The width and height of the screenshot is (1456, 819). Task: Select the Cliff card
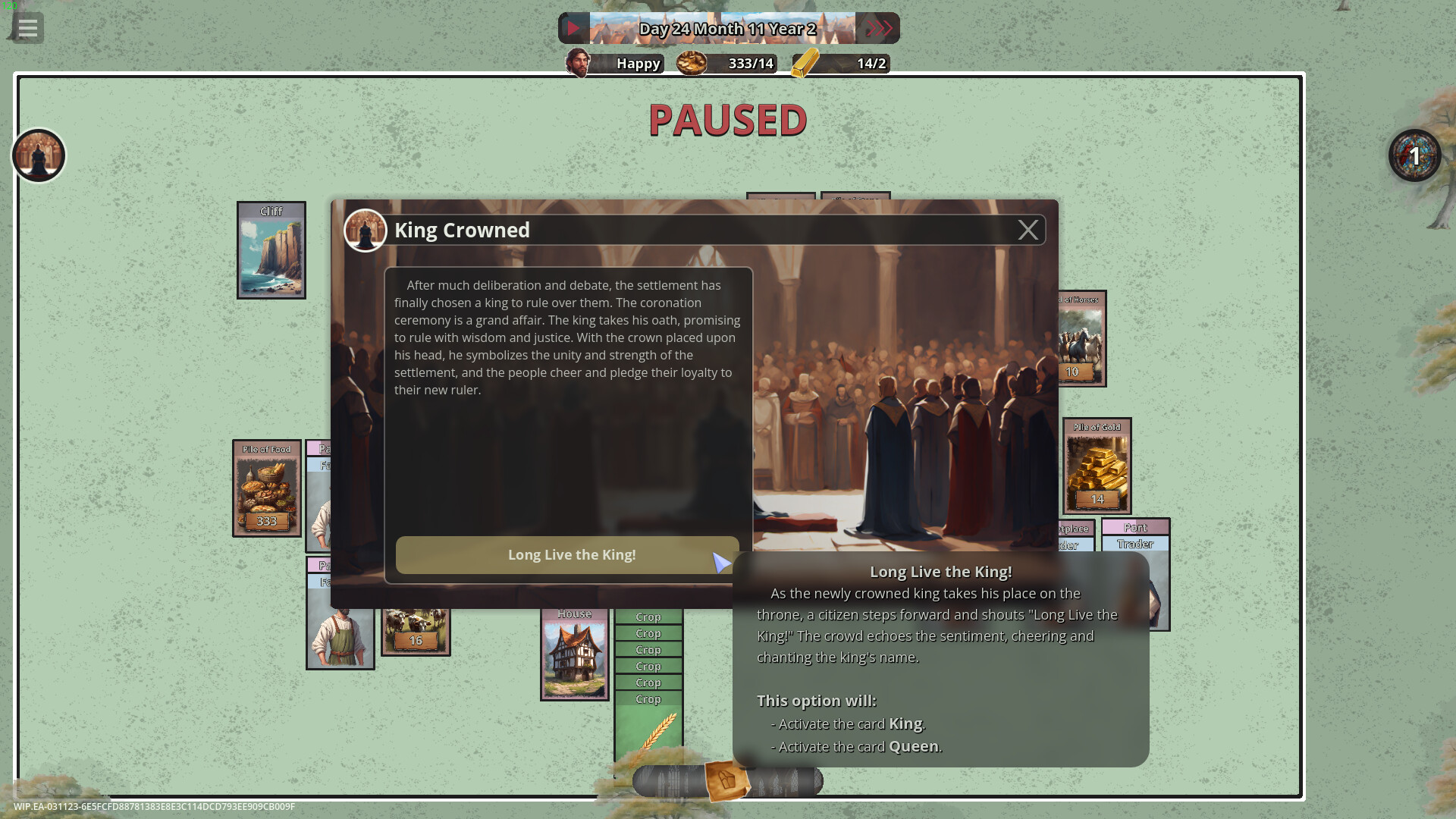point(271,250)
